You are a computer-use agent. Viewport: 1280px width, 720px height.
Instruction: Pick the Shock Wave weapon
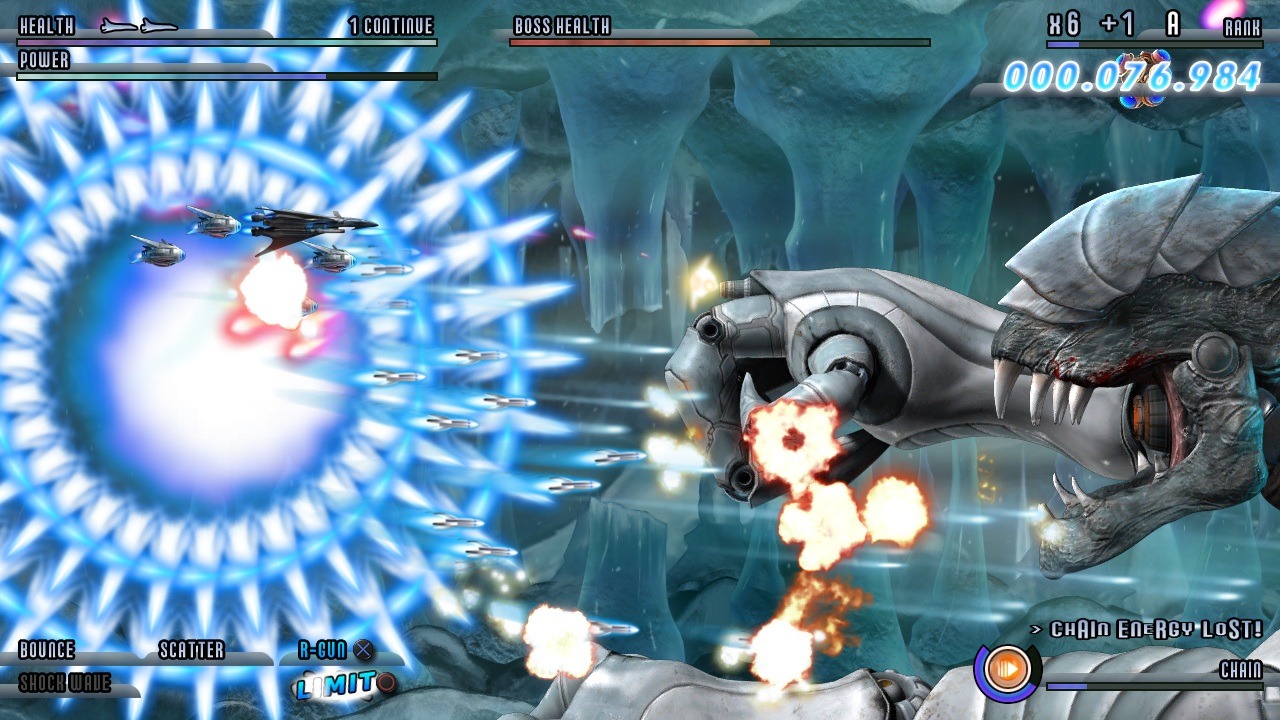[x=65, y=684]
